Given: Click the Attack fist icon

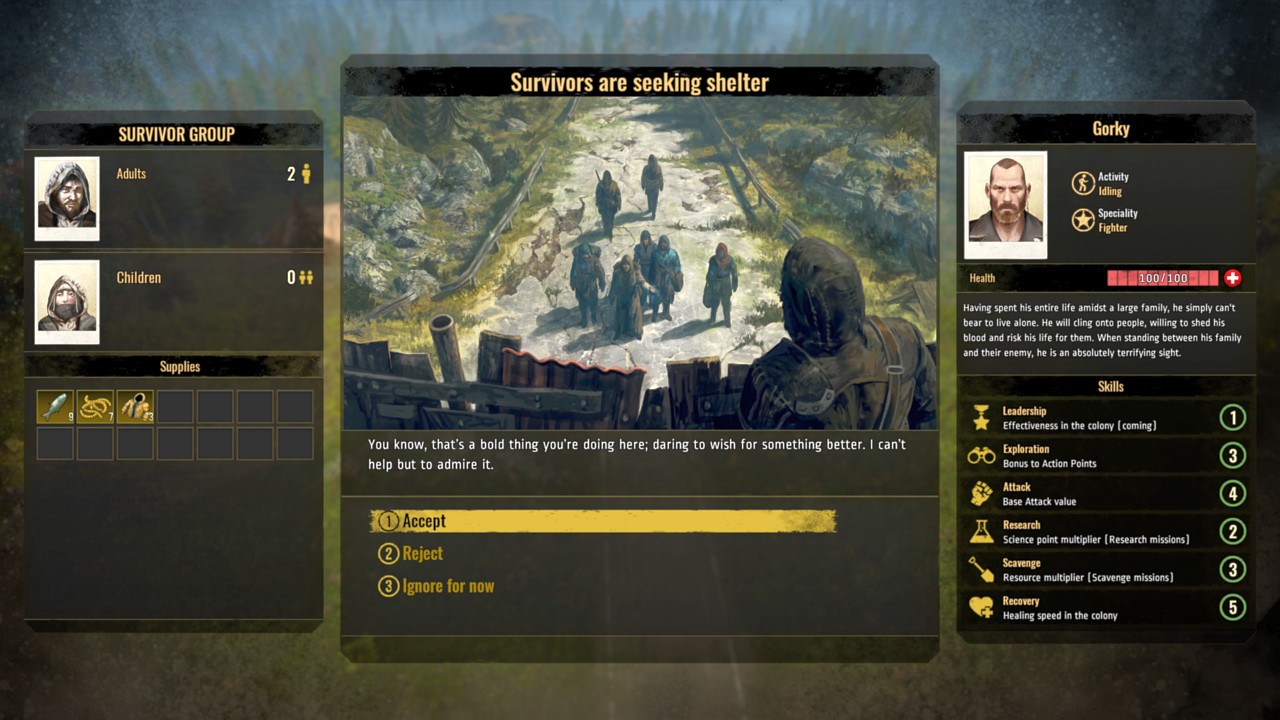Looking at the screenshot, I should coord(980,494).
